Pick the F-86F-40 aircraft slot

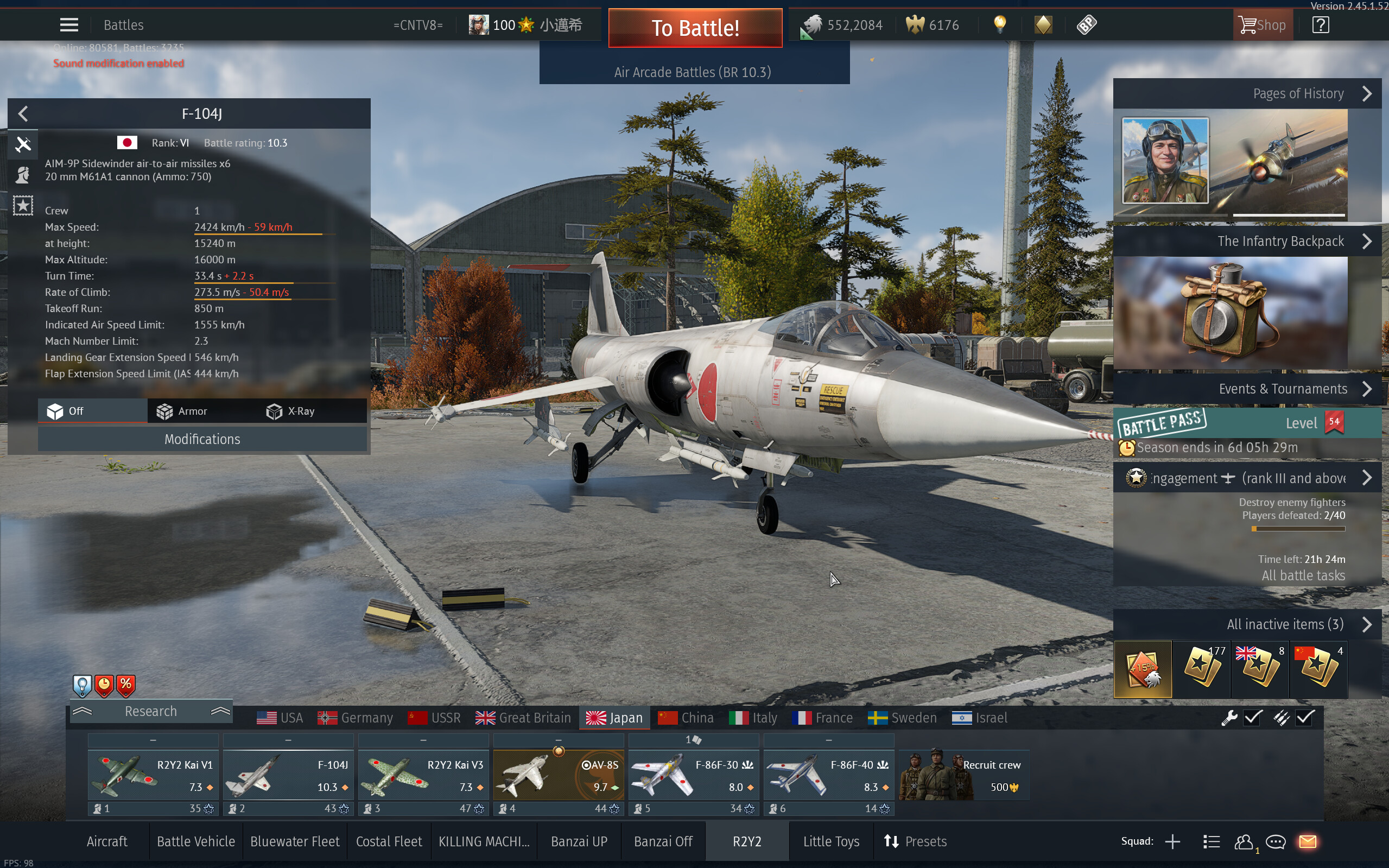point(828,775)
